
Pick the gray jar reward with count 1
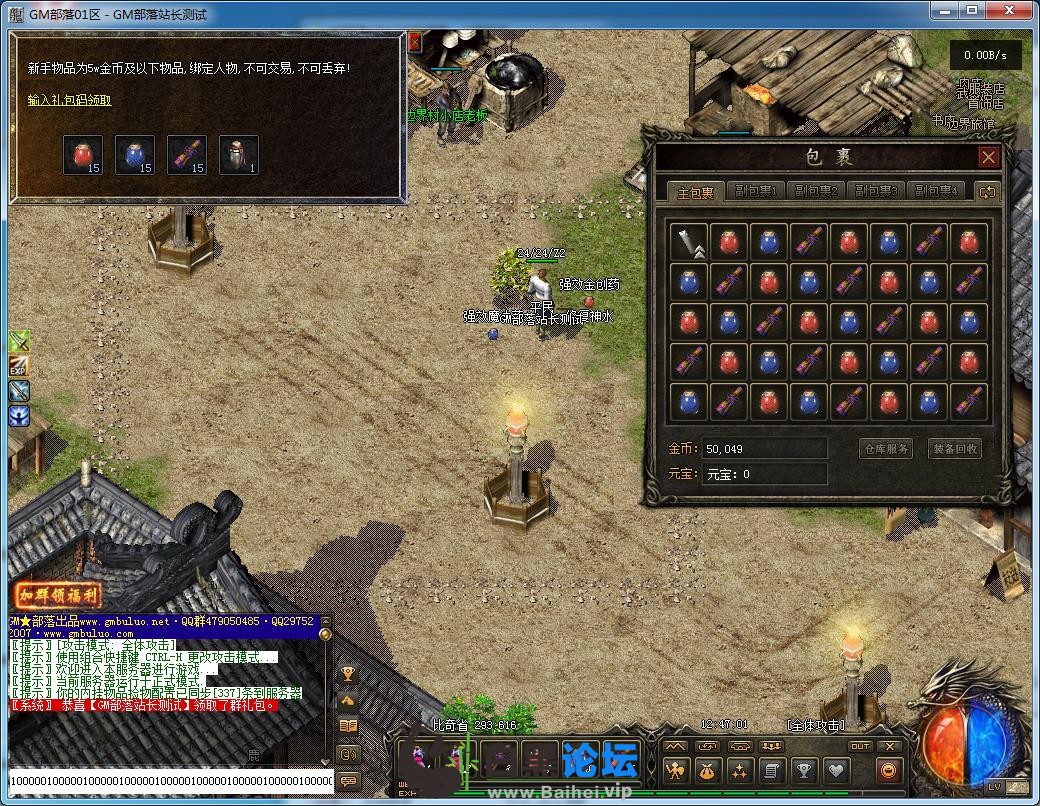[239, 155]
